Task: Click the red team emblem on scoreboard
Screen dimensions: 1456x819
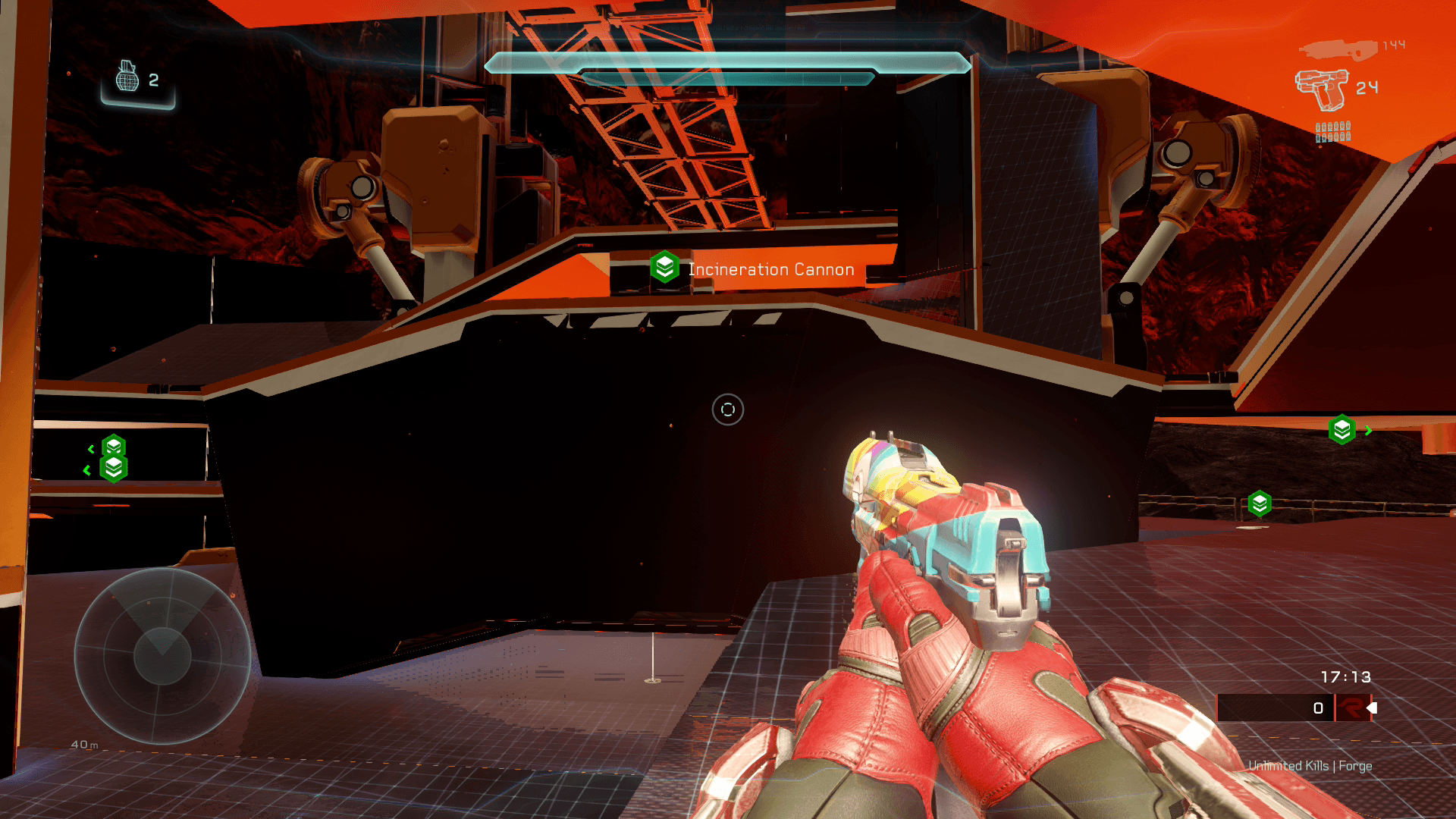Action: tap(1351, 708)
